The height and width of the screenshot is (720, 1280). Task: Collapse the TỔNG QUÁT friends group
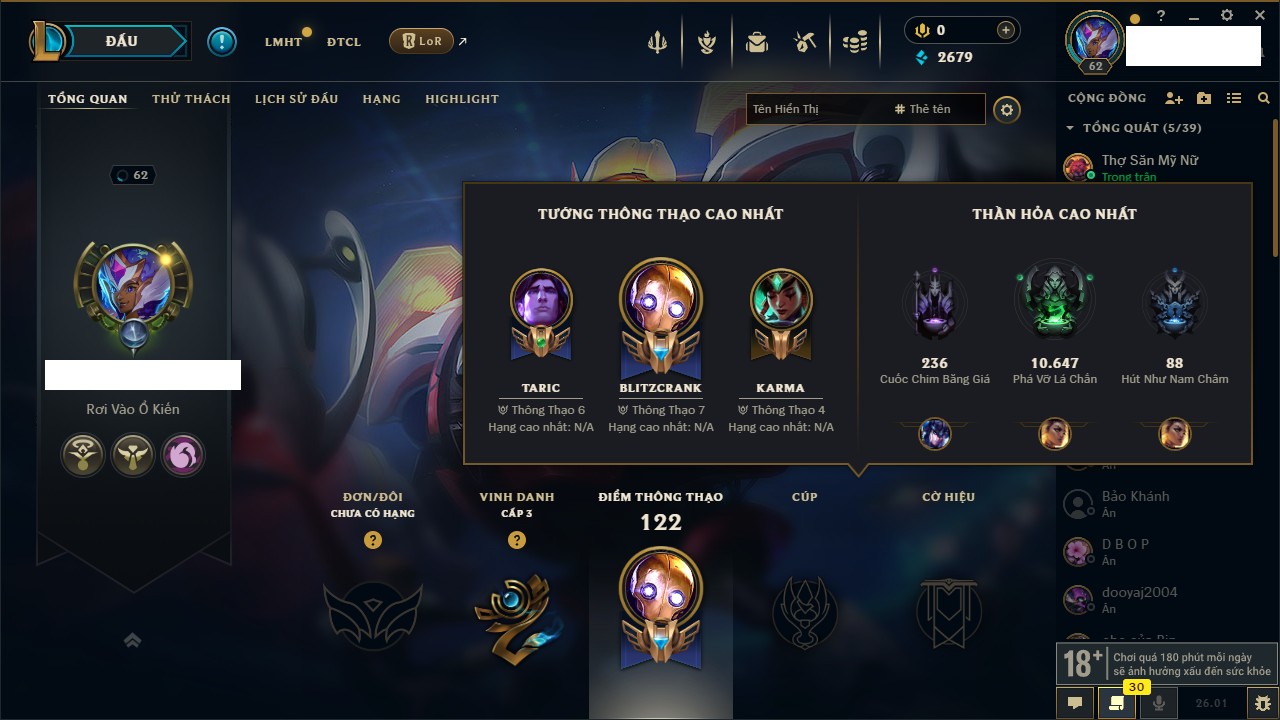(1070, 128)
